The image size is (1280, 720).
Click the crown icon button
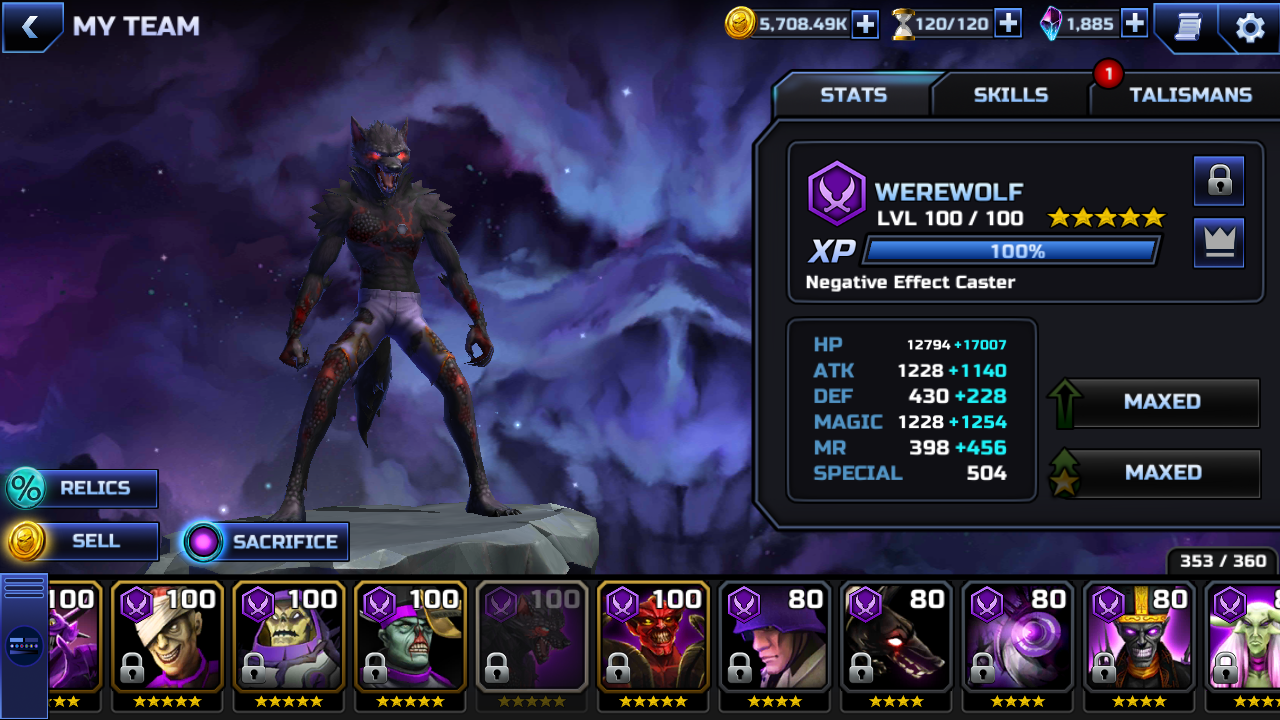click(x=1219, y=243)
